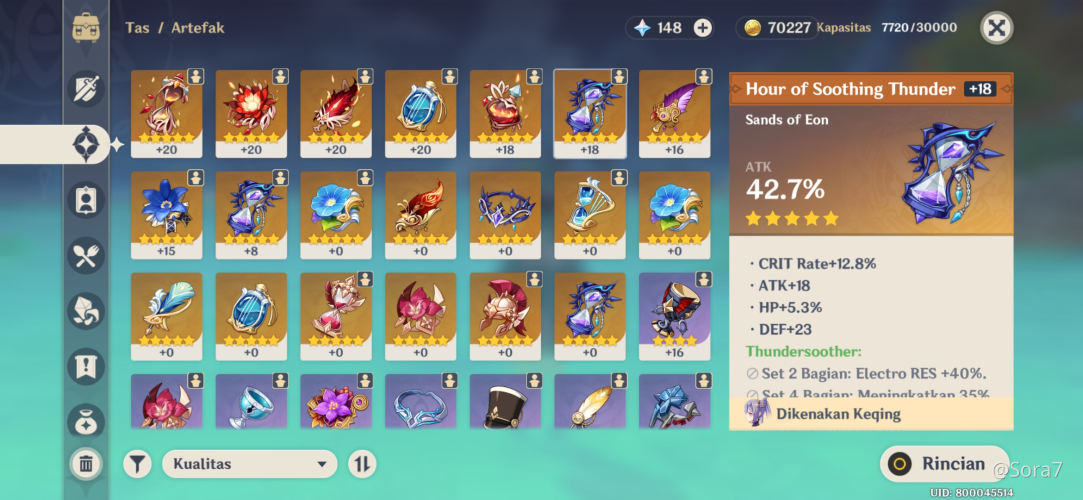The width and height of the screenshot is (1083, 500).
Task: Switch to the Quest items tab
Action: (x=86, y=367)
